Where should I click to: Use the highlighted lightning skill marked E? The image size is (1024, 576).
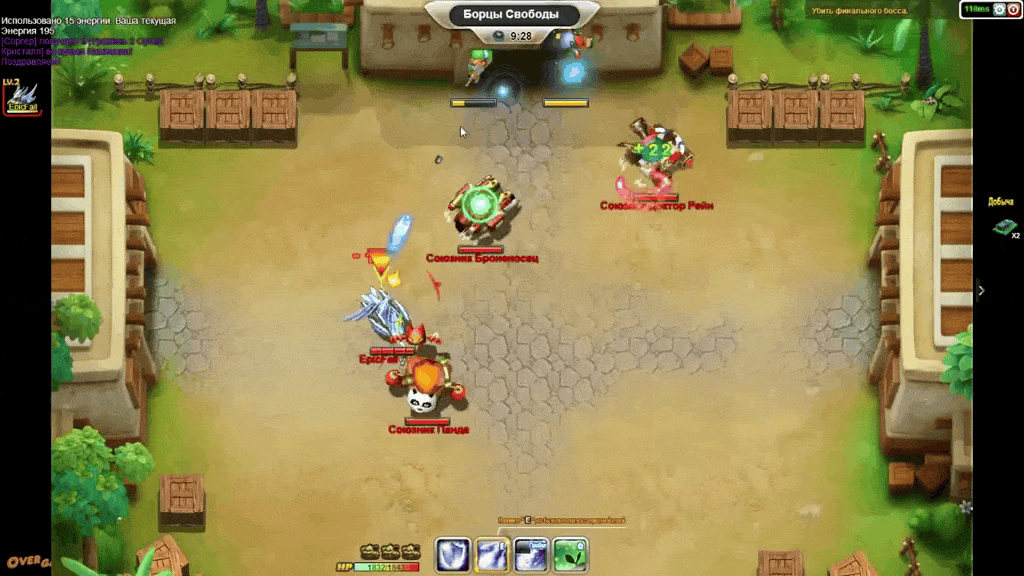[x=493, y=555]
